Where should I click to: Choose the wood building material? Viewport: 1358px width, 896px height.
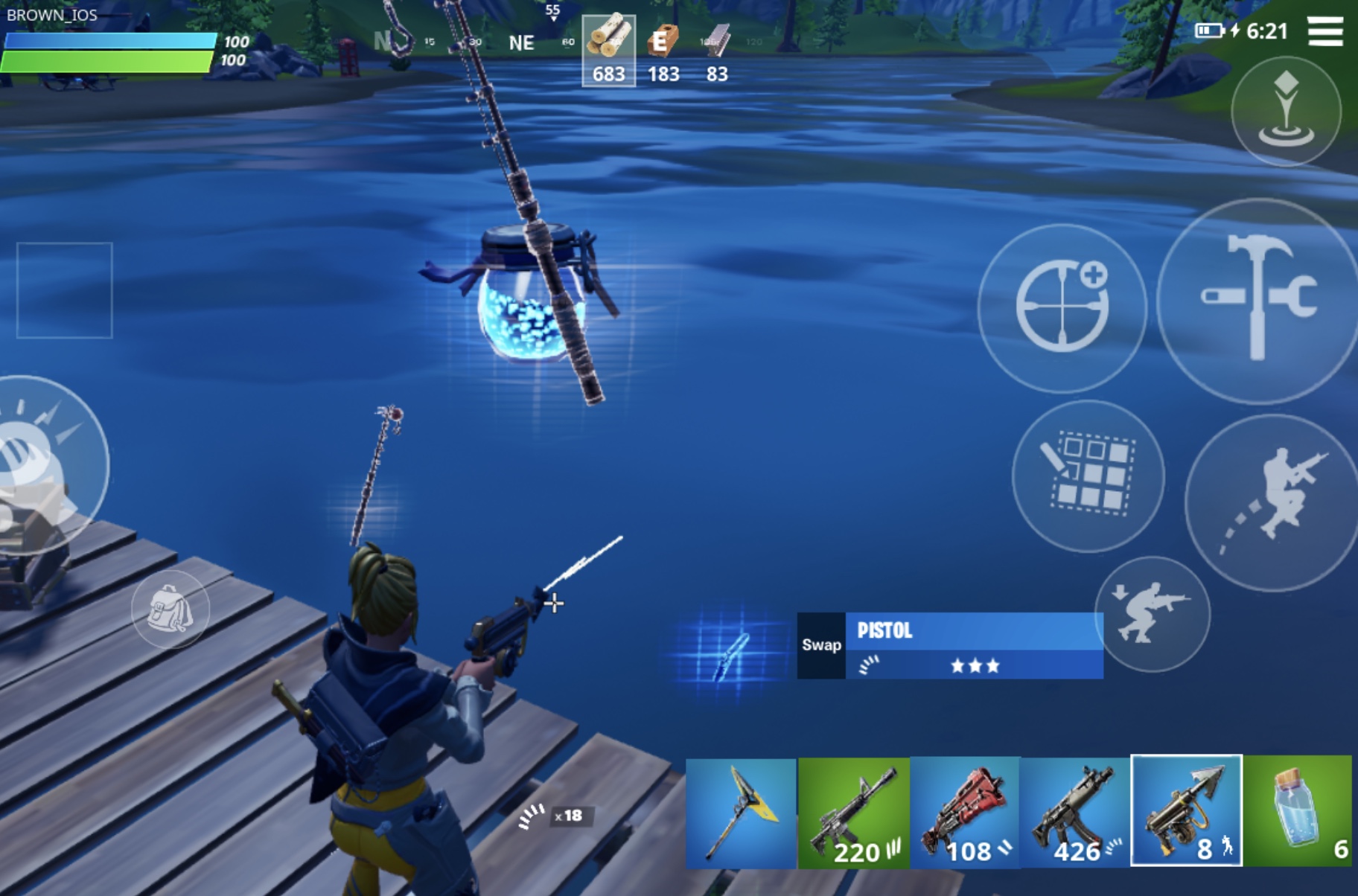point(608,51)
